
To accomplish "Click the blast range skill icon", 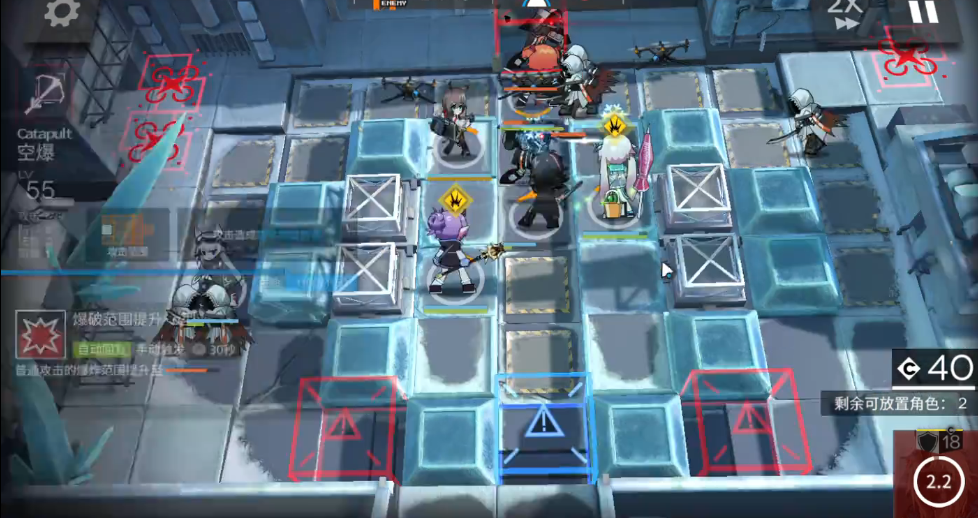I will click(40, 336).
